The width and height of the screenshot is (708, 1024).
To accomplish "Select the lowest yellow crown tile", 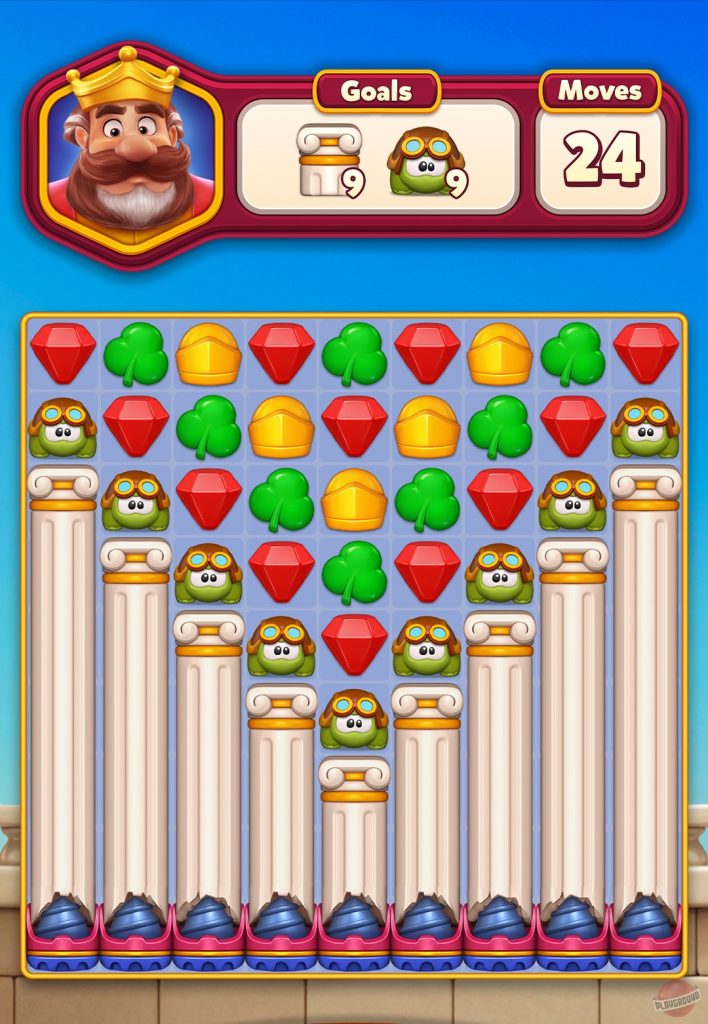I will (354, 499).
